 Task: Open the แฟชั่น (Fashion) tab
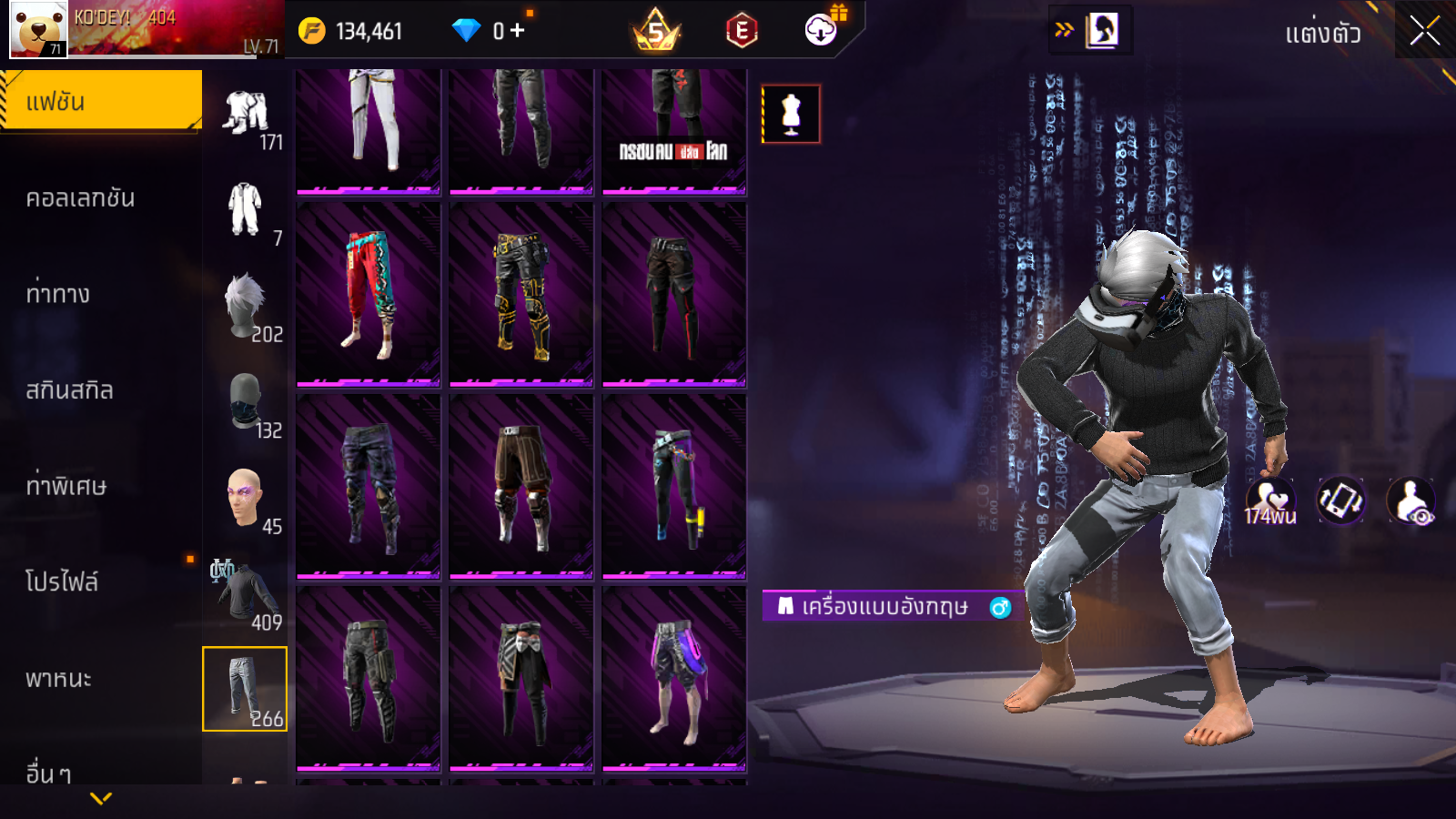pos(100,101)
